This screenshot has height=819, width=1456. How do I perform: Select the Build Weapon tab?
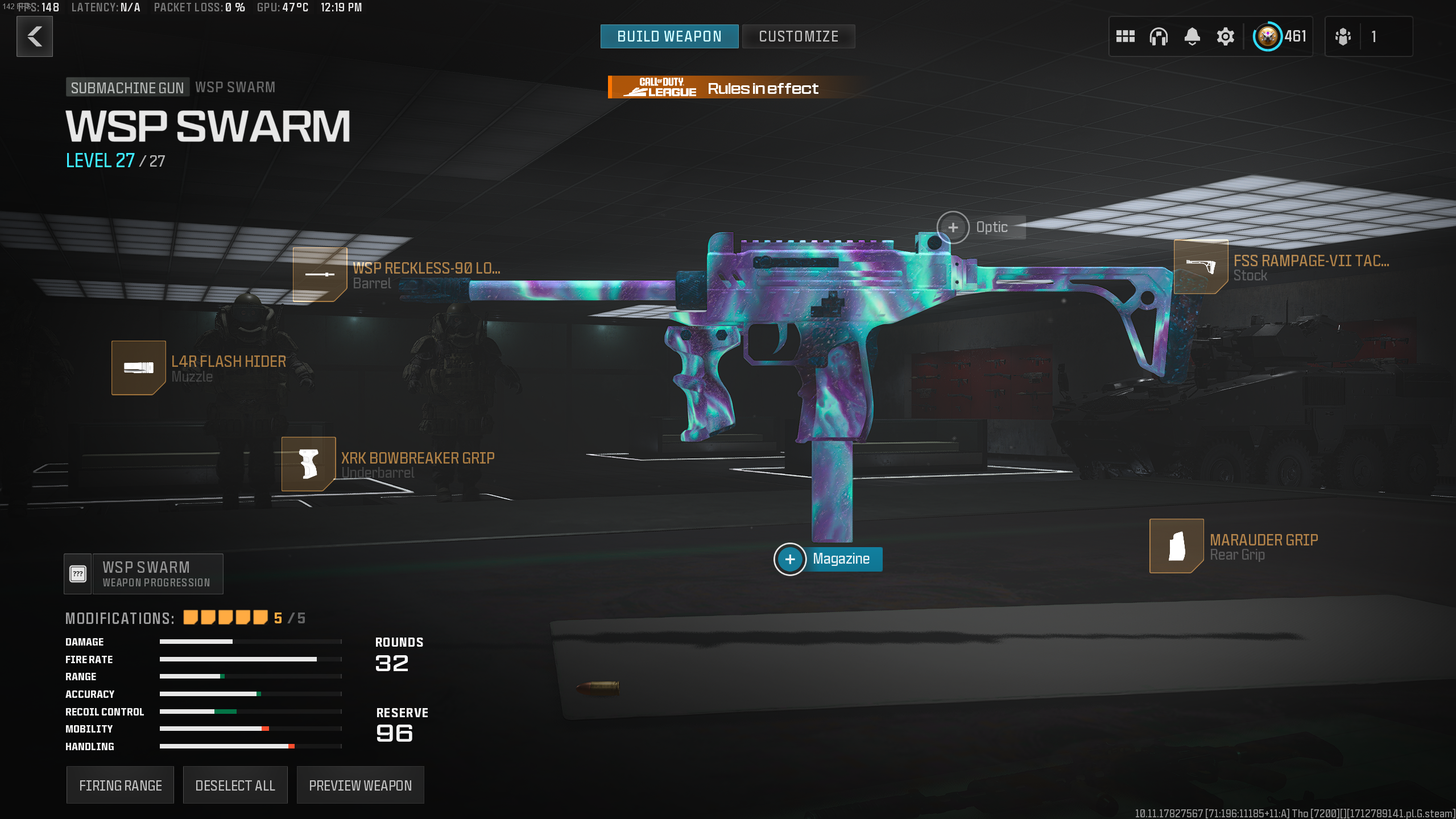click(669, 36)
